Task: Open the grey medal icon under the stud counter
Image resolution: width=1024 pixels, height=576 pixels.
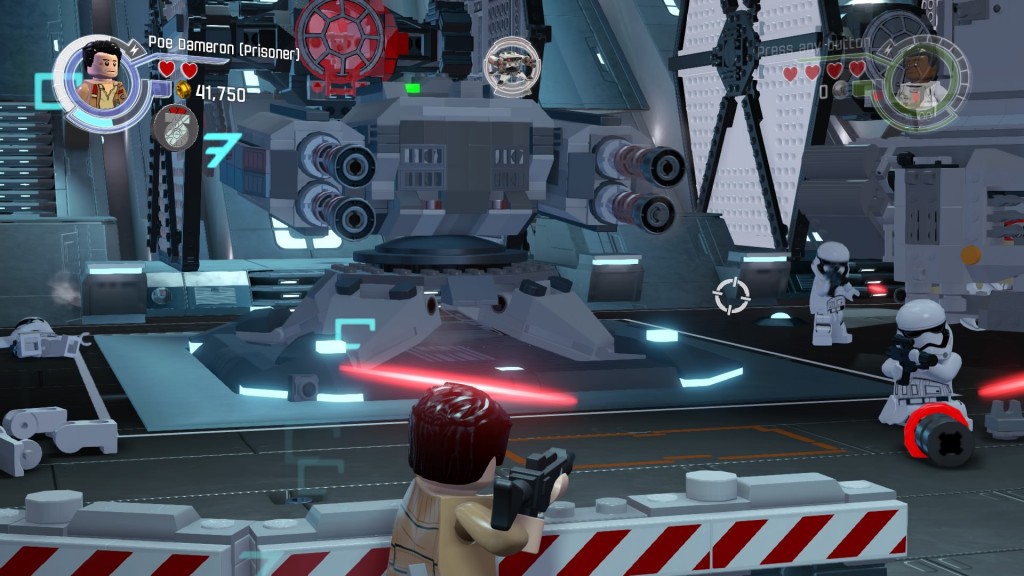Action: (x=175, y=127)
